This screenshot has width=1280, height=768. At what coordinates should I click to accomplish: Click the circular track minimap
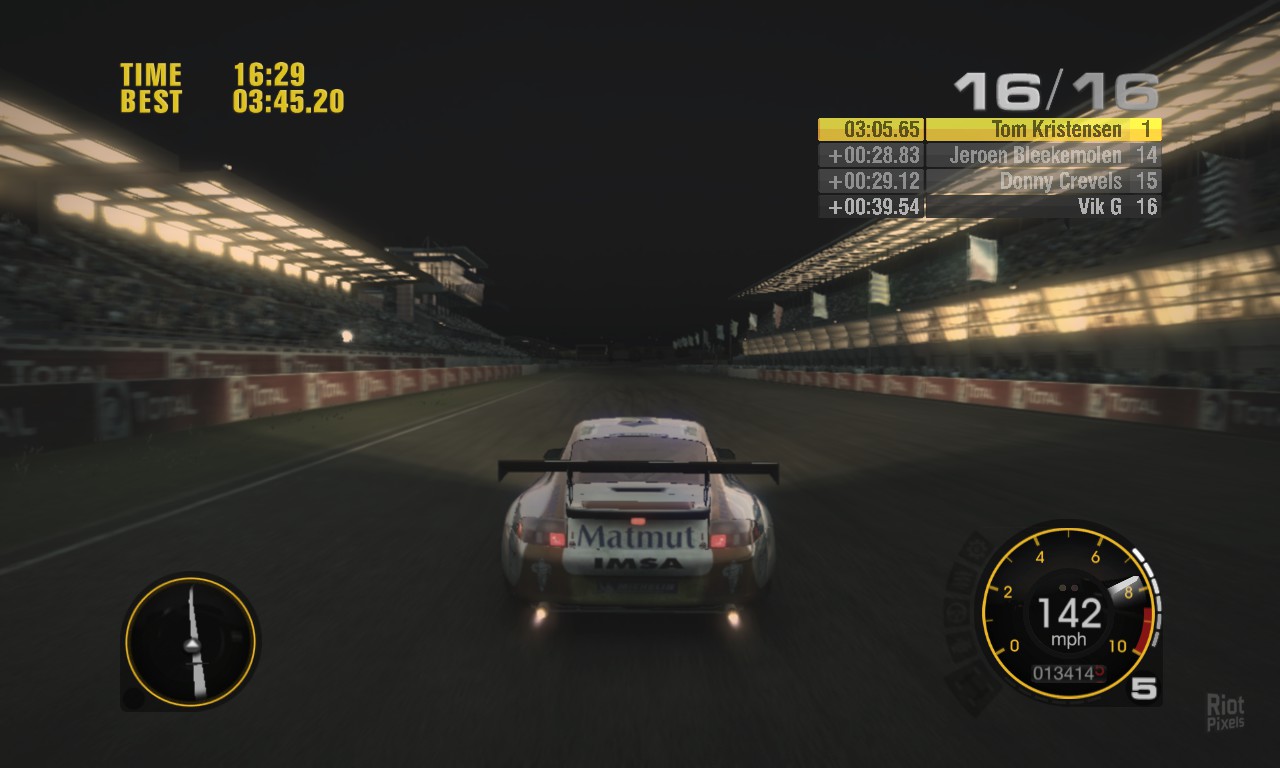pos(191,641)
